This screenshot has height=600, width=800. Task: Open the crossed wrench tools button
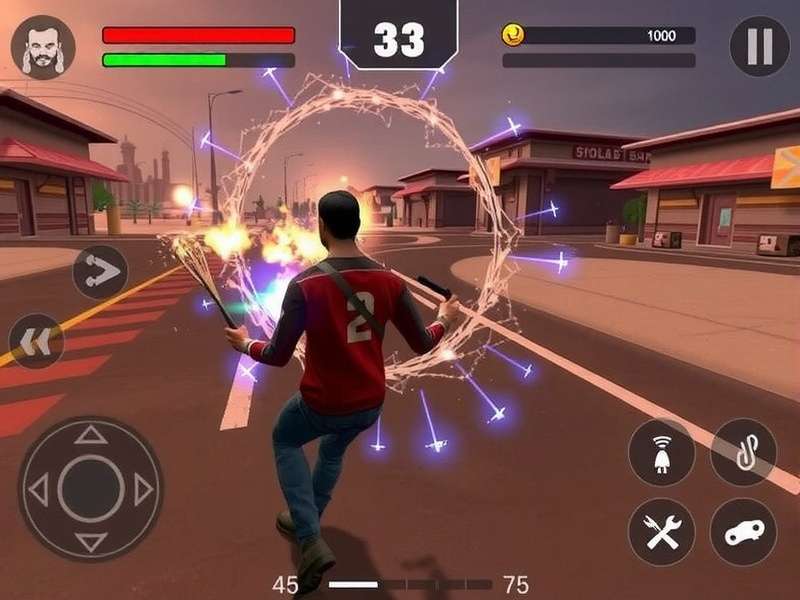[661, 531]
